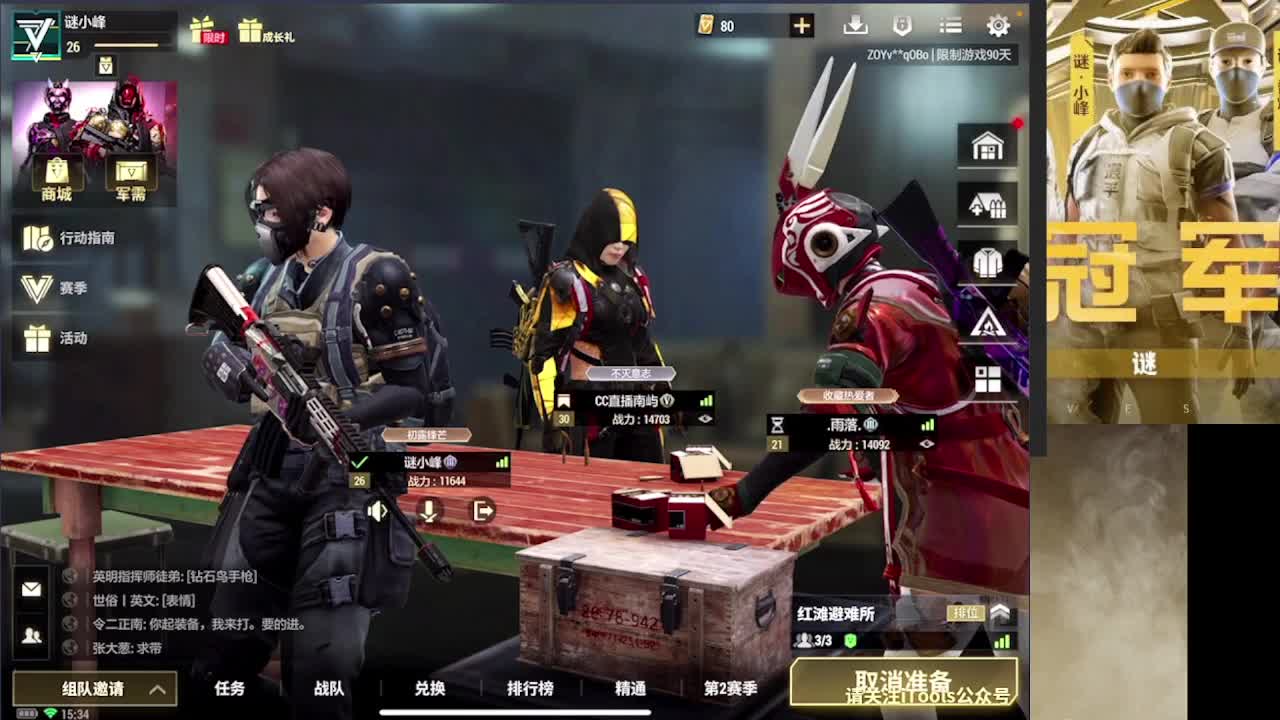Open the settings gear in top bar
This screenshot has height=720, width=1280.
997,24
